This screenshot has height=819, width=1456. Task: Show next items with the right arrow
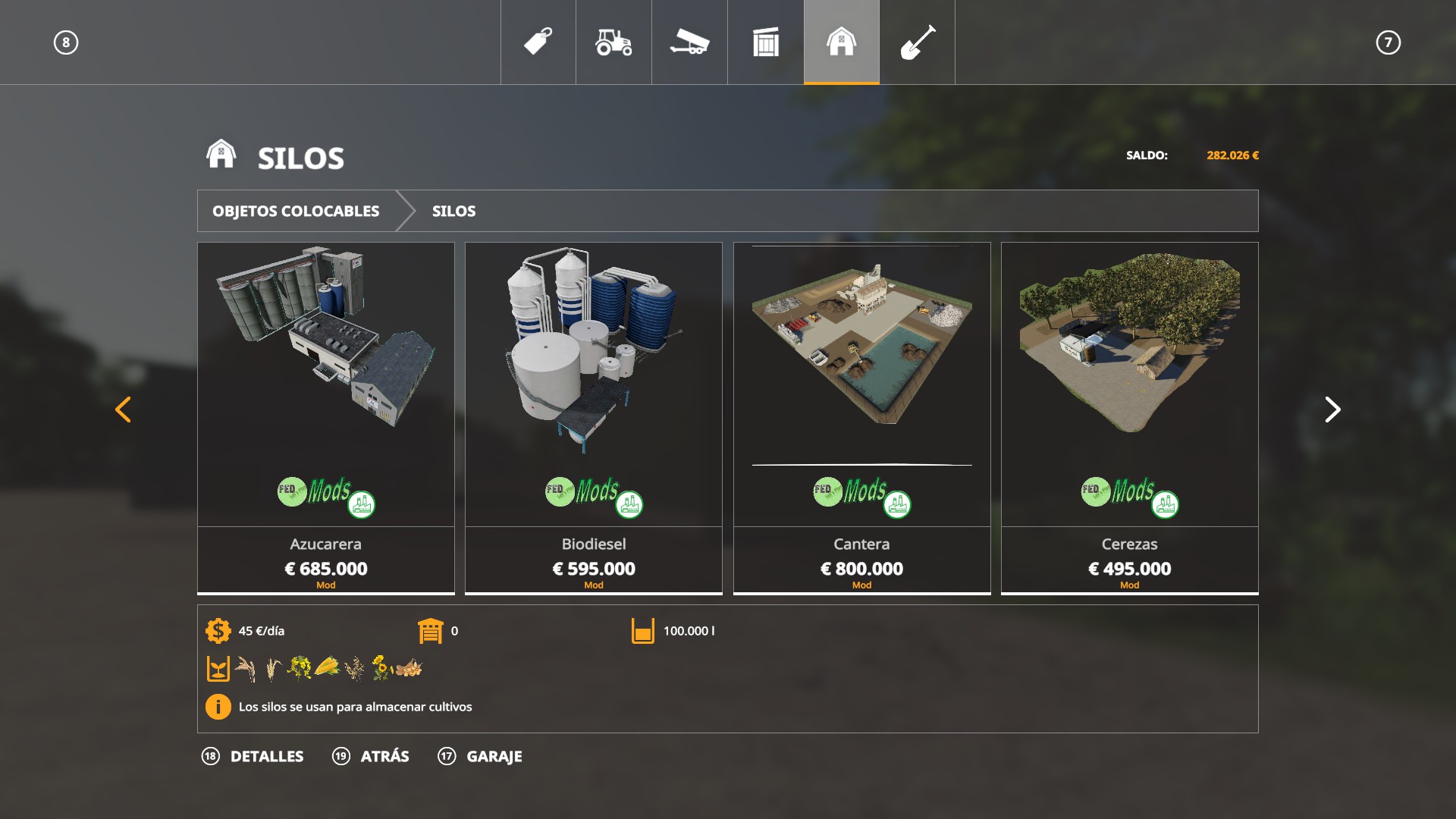tap(1332, 409)
